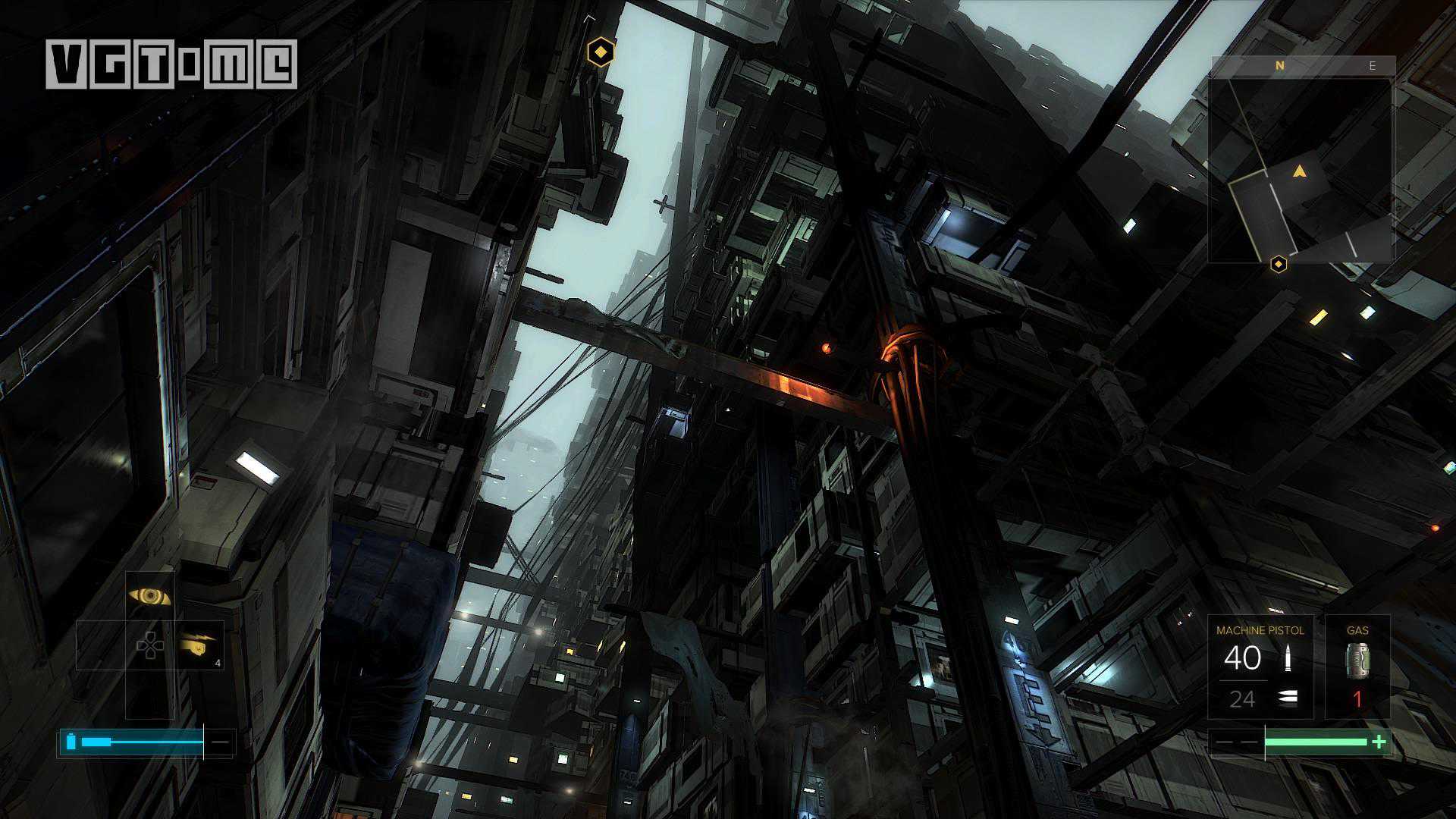Select the objective marker below the minimap
Screen dimensions: 1456x819
click(1279, 264)
